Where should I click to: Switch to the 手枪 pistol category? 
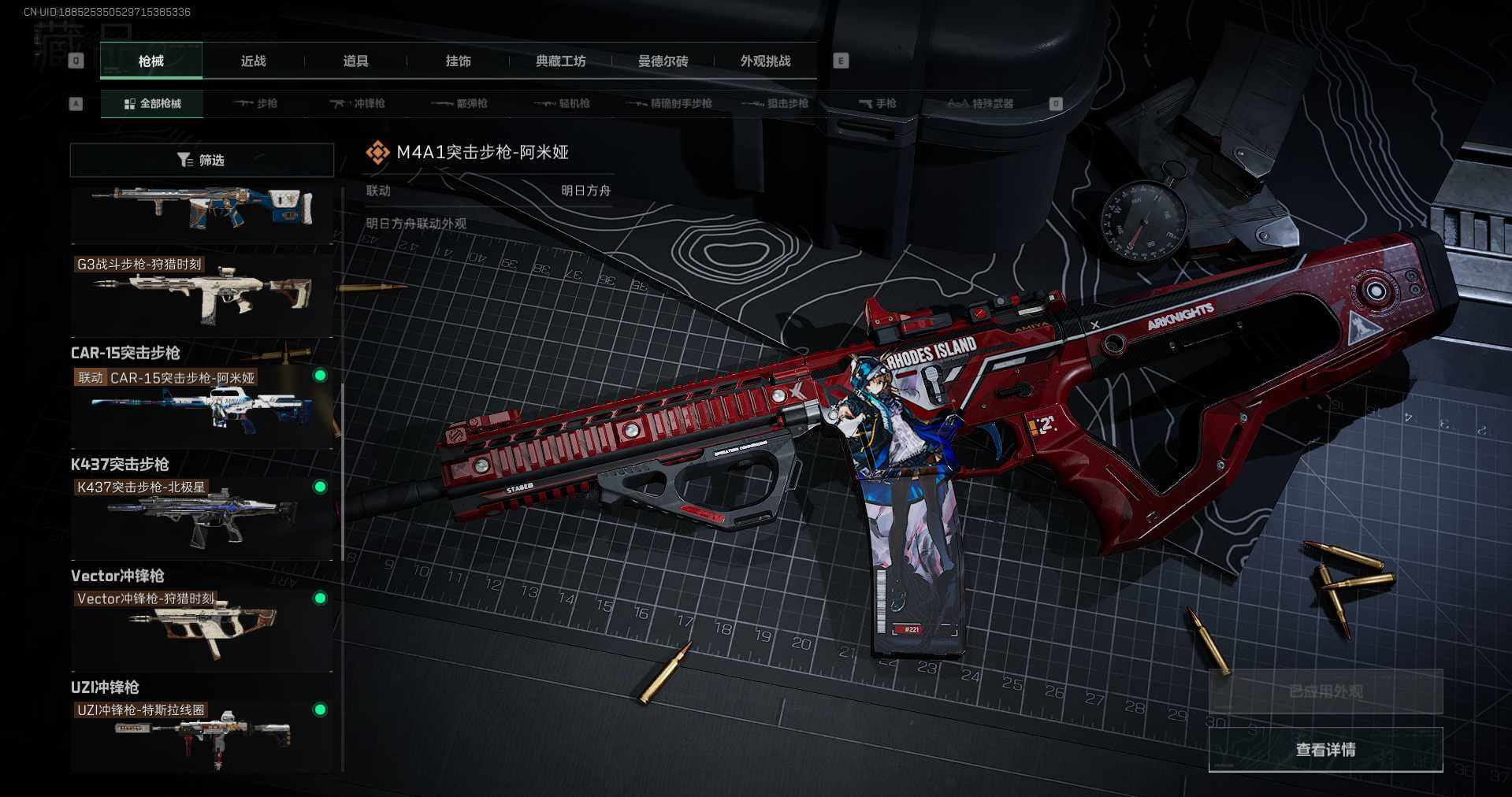click(877, 103)
